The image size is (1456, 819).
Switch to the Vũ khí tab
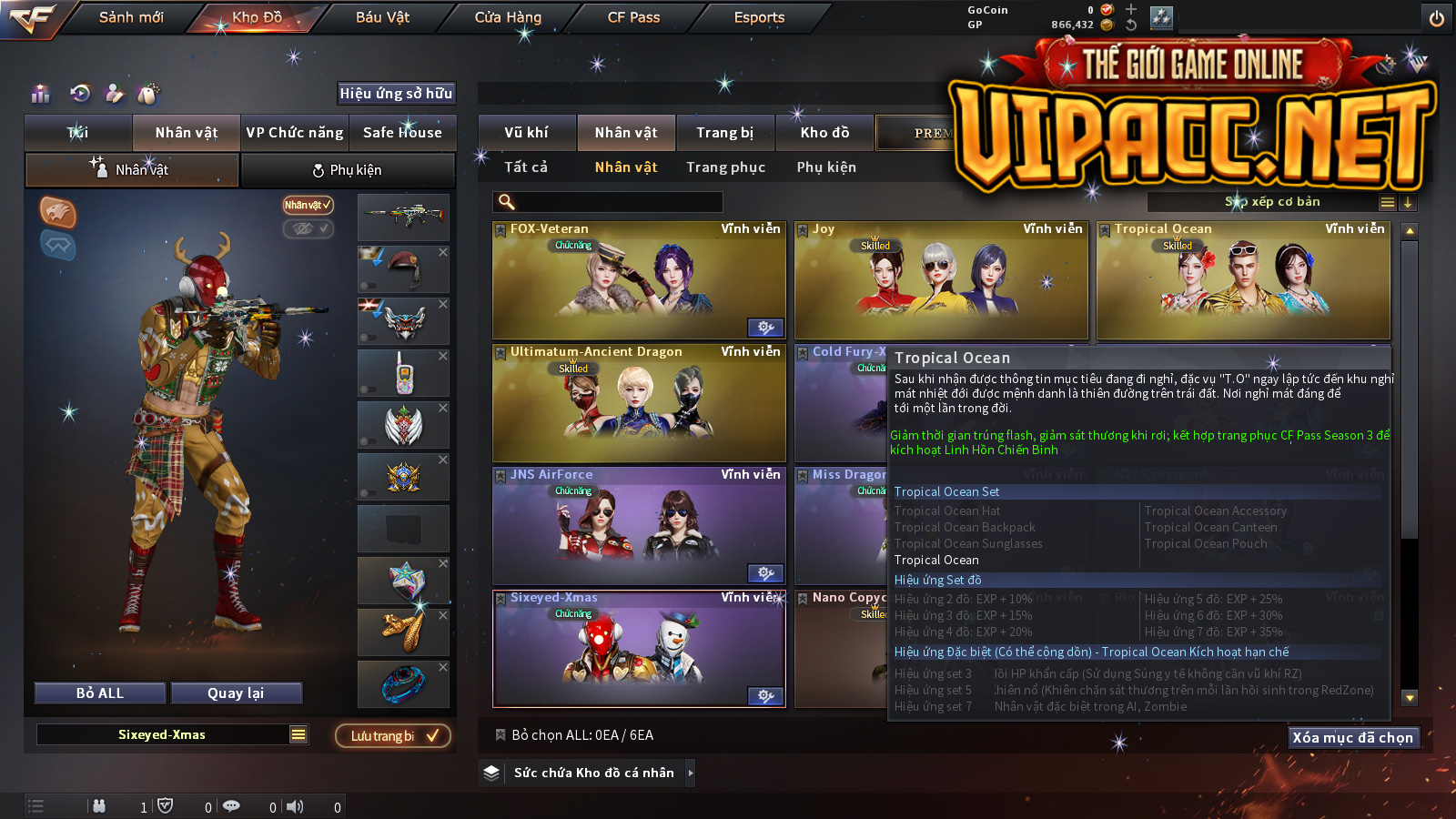point(526,133)
